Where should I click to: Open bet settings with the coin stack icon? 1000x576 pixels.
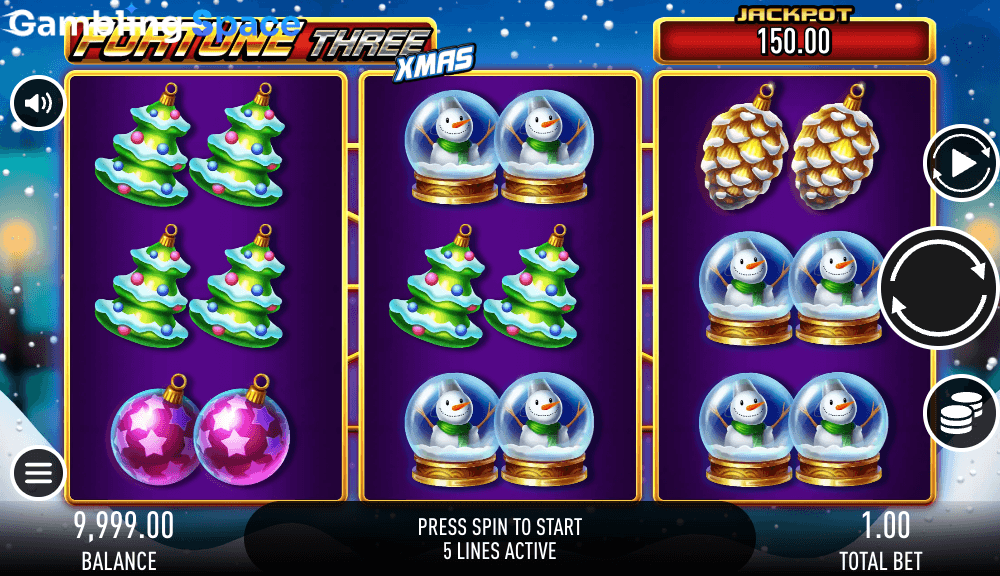[961, 412]
